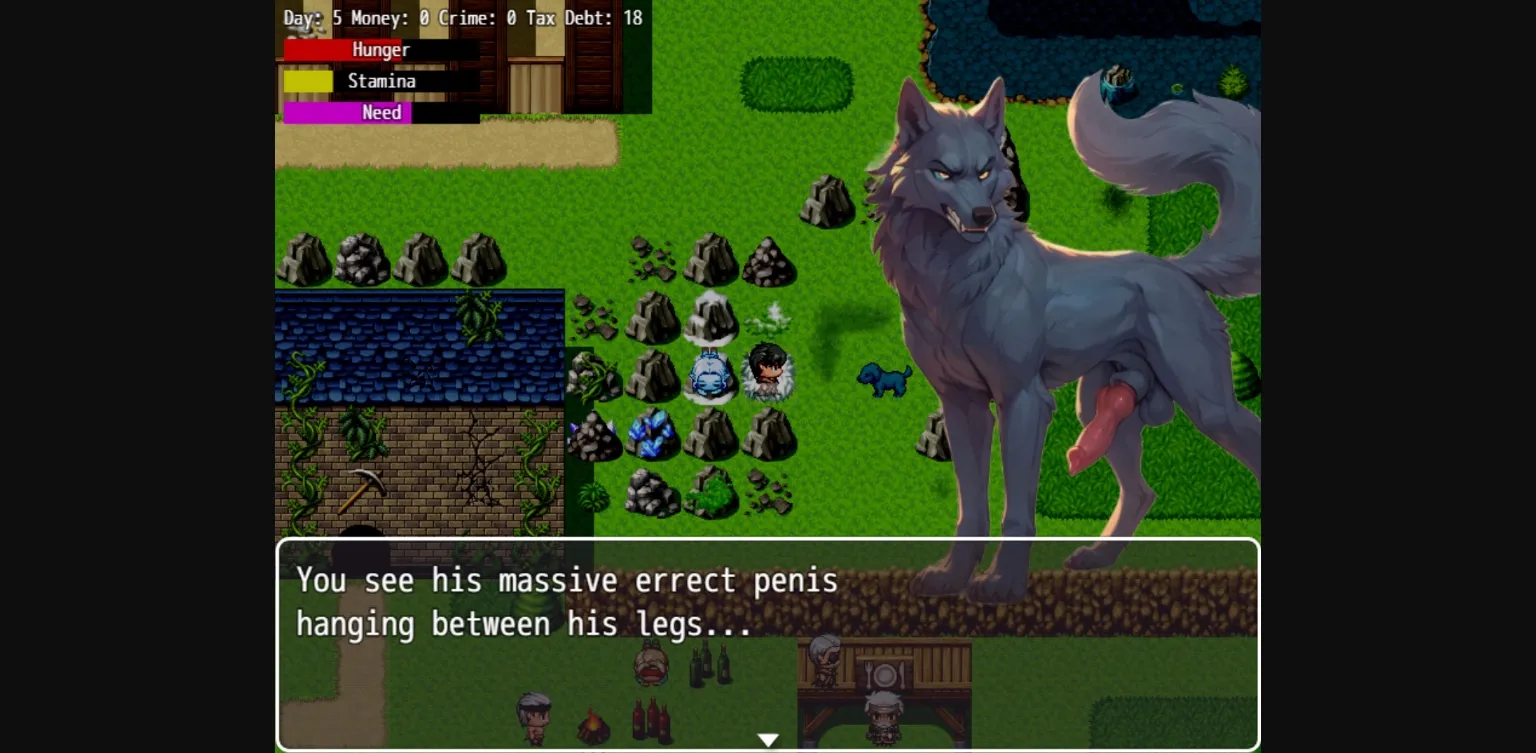Viewport: 1536px width, 753px height.
Task: Expand the dialogue using the continue arrow
Action: point(768,739)
